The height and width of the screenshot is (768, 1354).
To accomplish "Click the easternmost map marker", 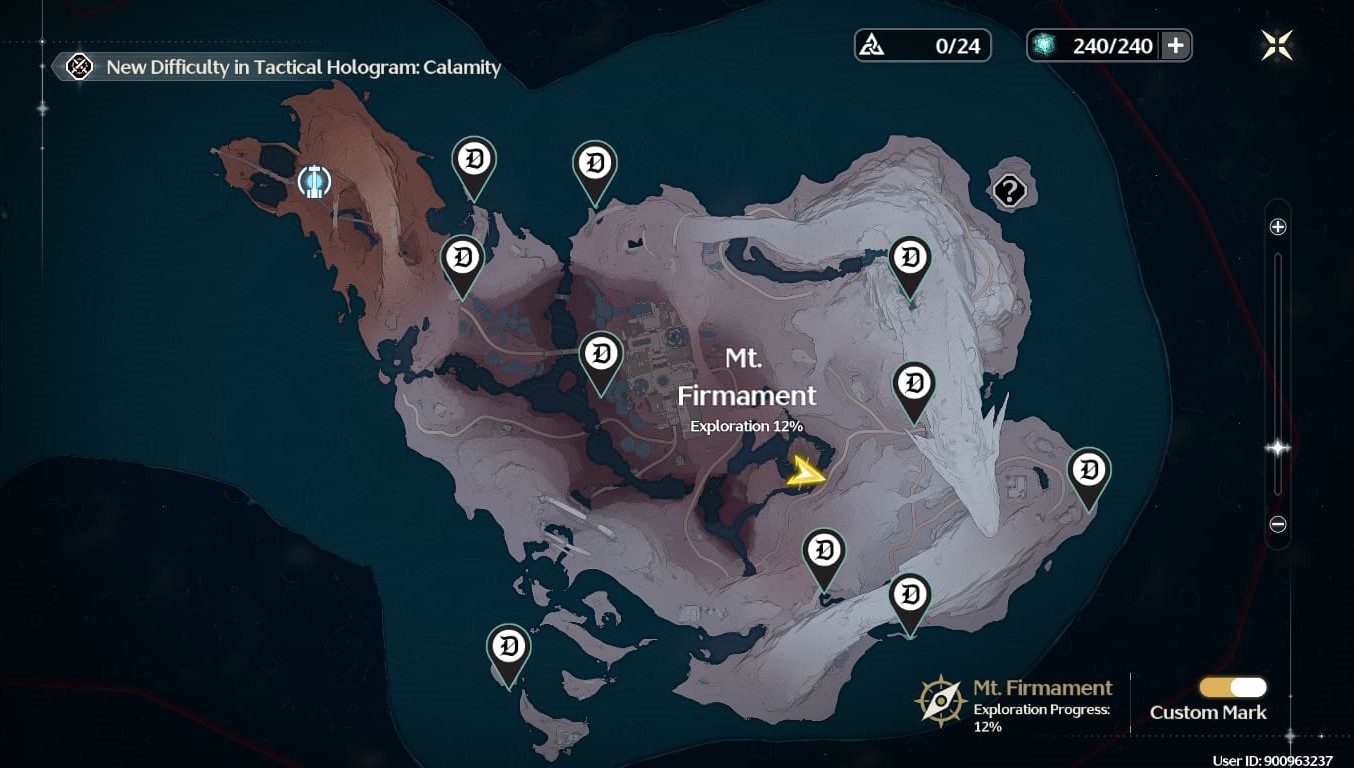I will click(1089, 466).
